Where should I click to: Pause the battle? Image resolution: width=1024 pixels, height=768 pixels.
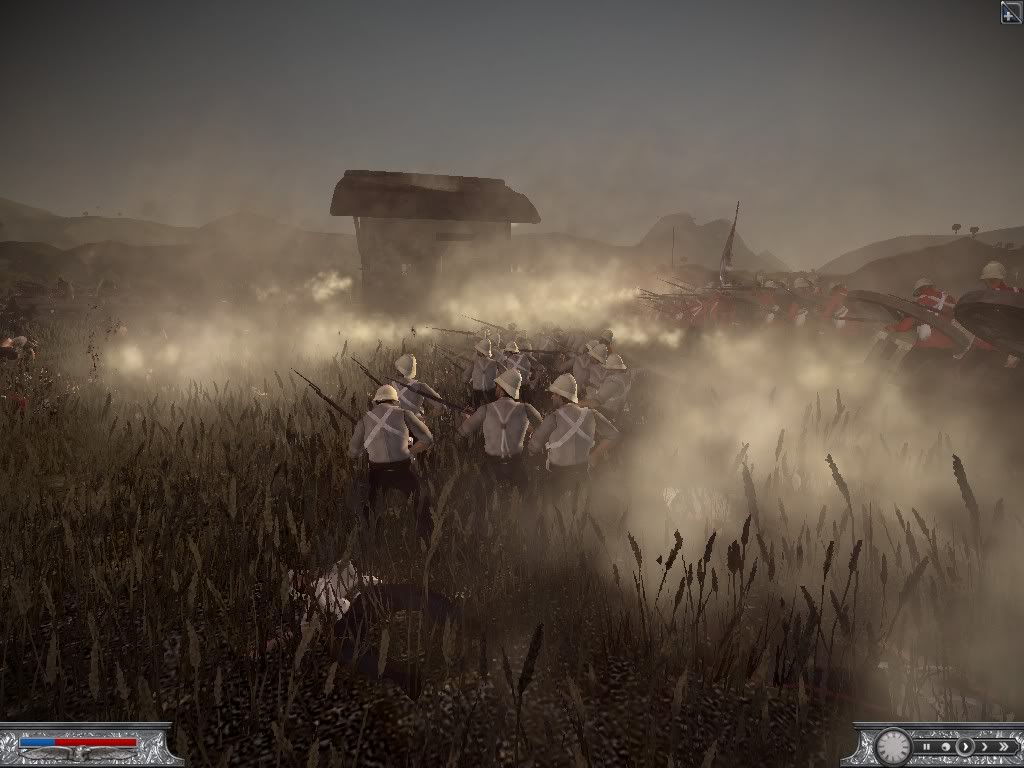(927, 746)
